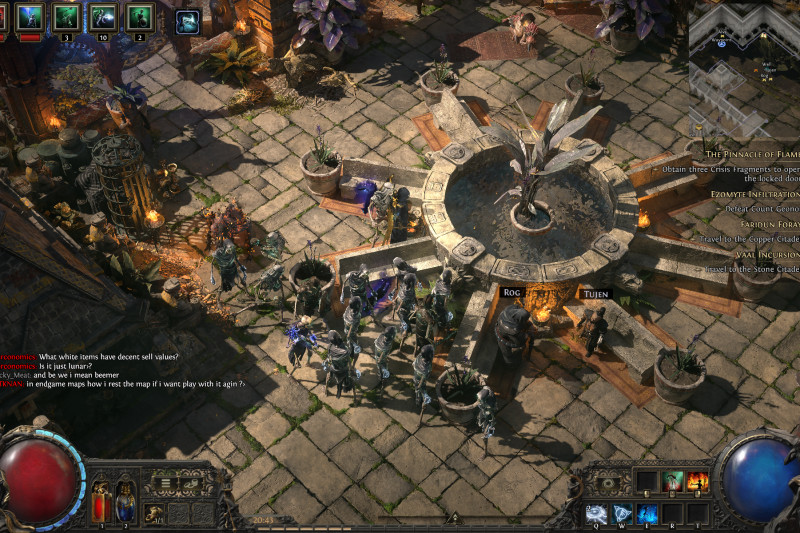Cast the W triangle rune skill

coord(622,514)
